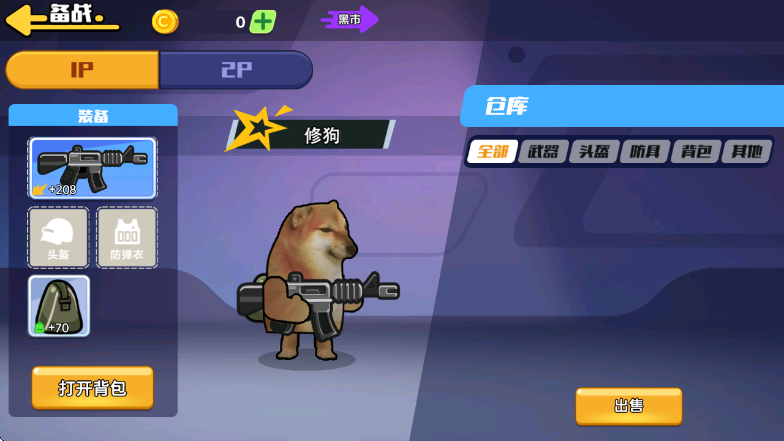The image size is (784, 441).
Task: Go back using the yellow arrow
Action: (28, 18)
